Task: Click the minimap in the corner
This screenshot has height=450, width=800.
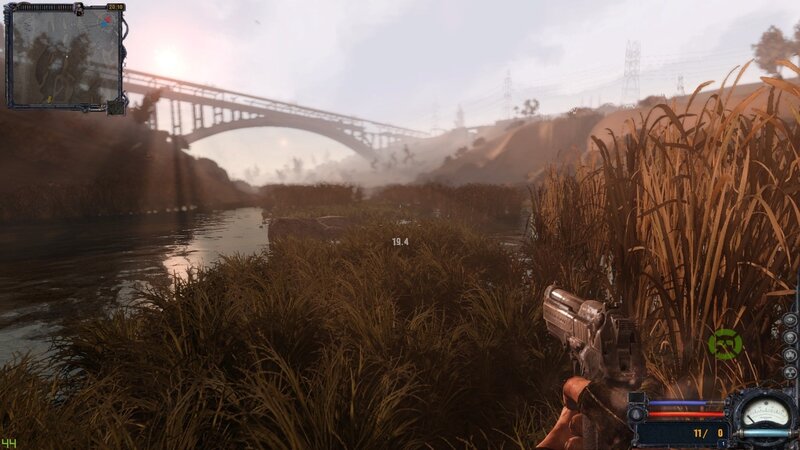Action: [64, 58]
